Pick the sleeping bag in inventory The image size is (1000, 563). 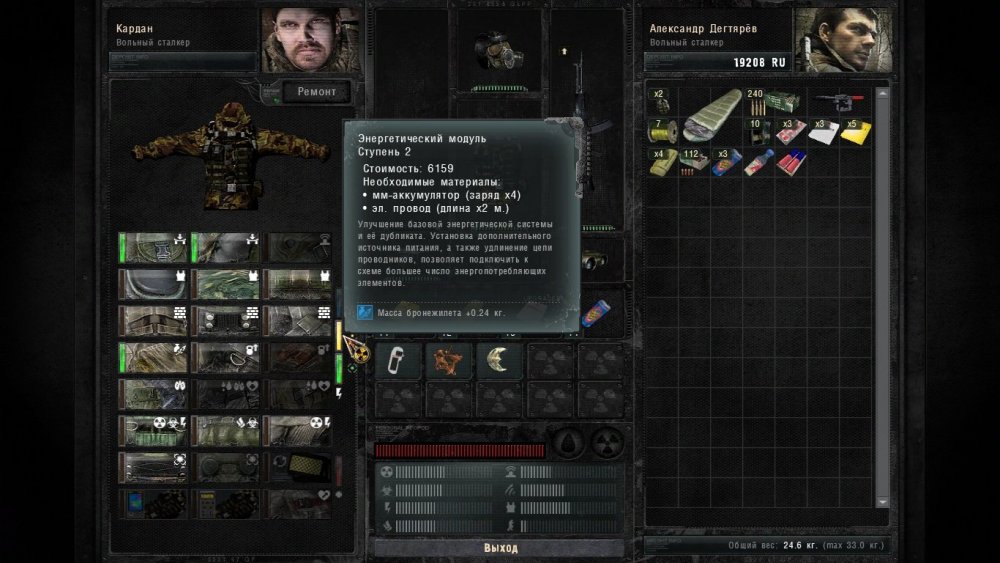point(712,113)
